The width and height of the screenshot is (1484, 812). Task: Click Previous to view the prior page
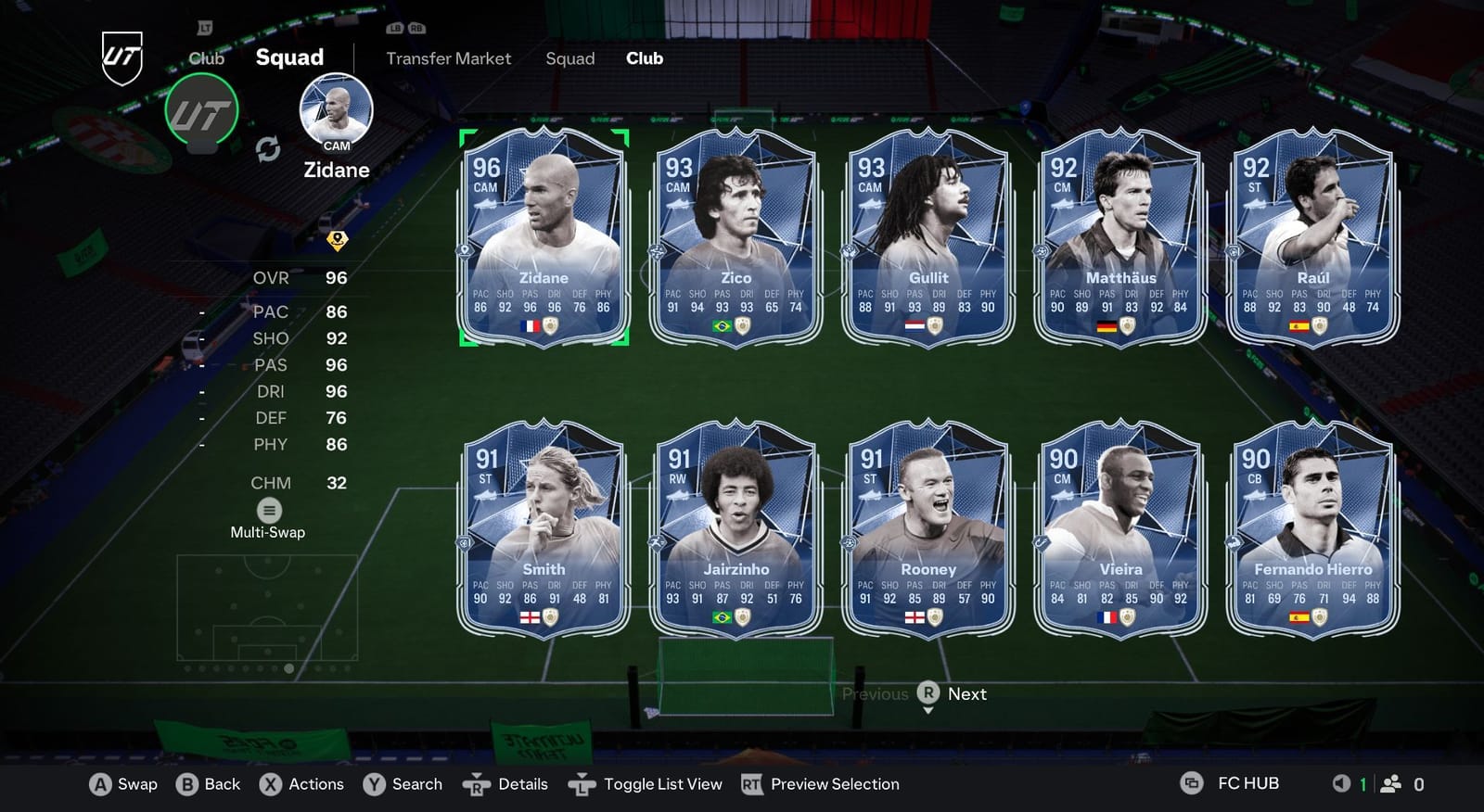[x=876, y=693]
